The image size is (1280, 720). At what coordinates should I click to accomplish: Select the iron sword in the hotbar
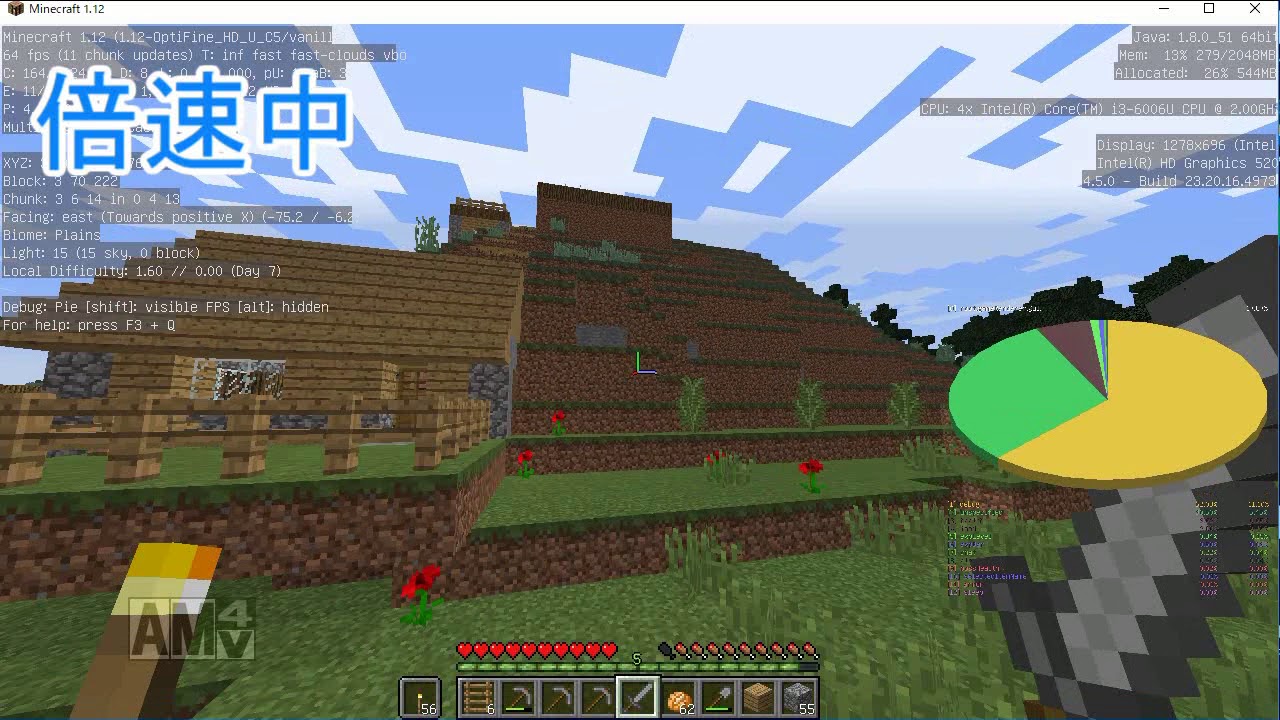tap(637, 695)
